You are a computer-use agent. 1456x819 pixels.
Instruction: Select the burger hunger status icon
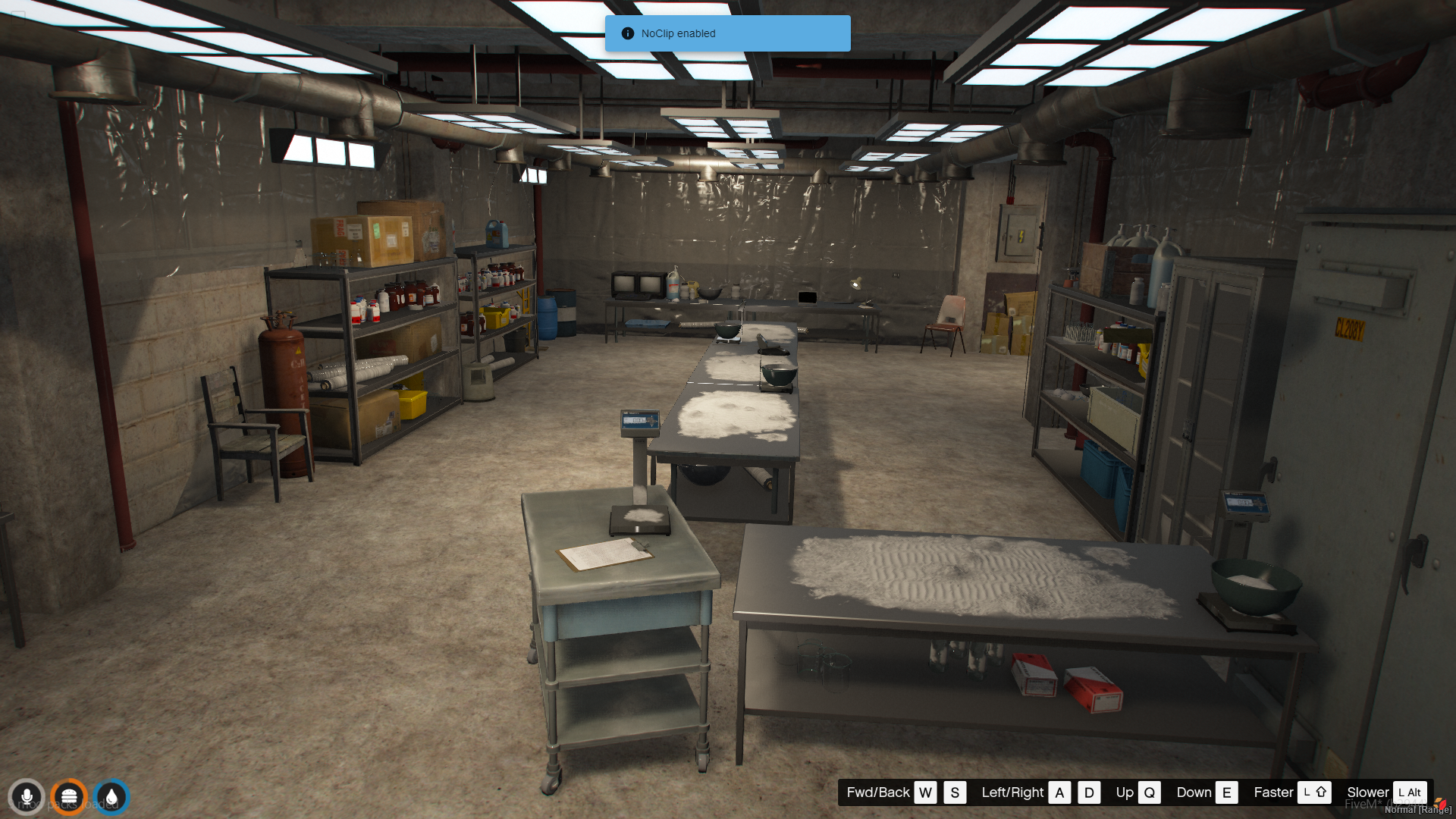tap(69, 797)
